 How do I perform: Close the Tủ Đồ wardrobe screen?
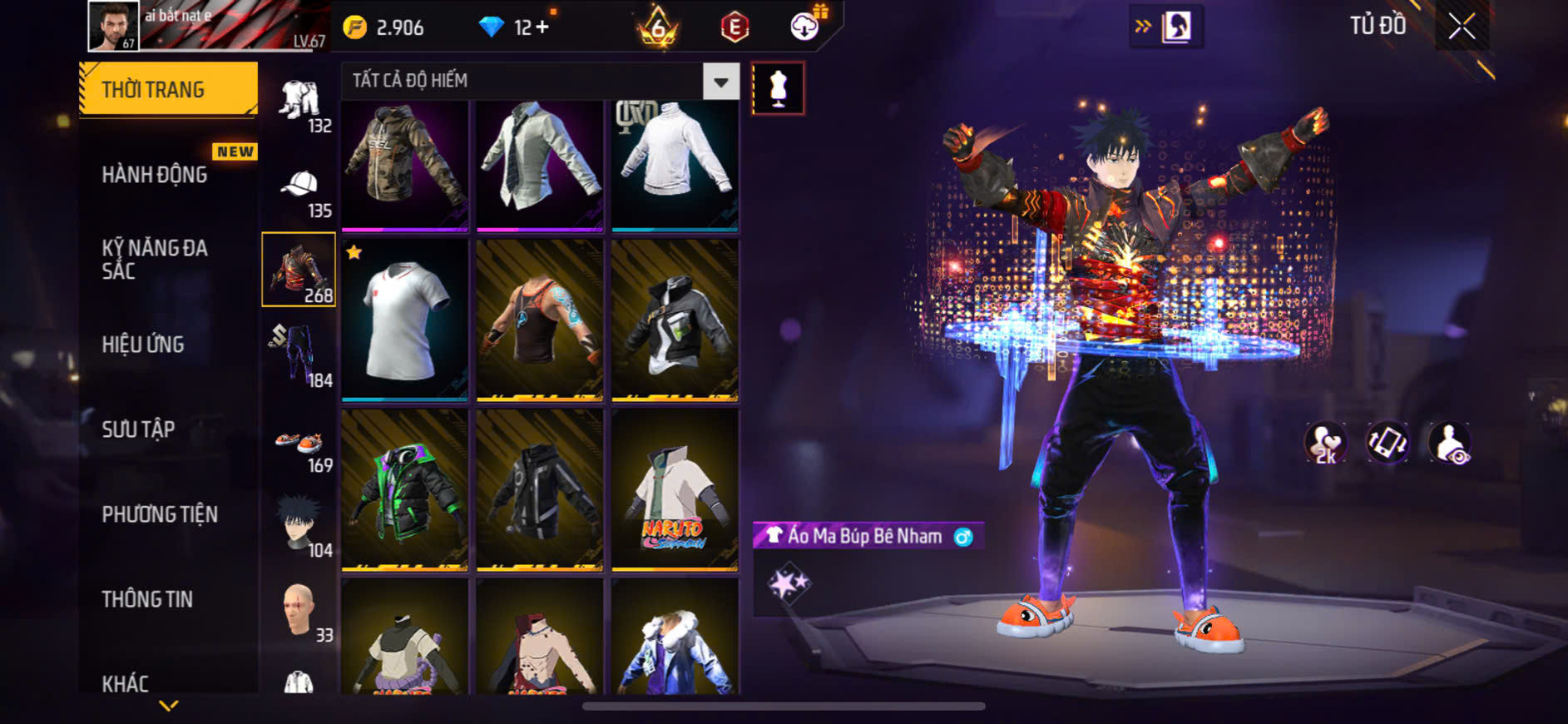pos(1462,27)
